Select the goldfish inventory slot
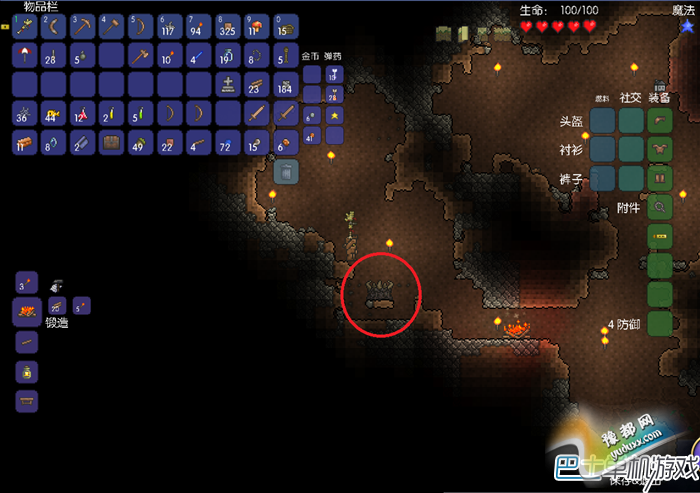 click(x=53, y=113)
